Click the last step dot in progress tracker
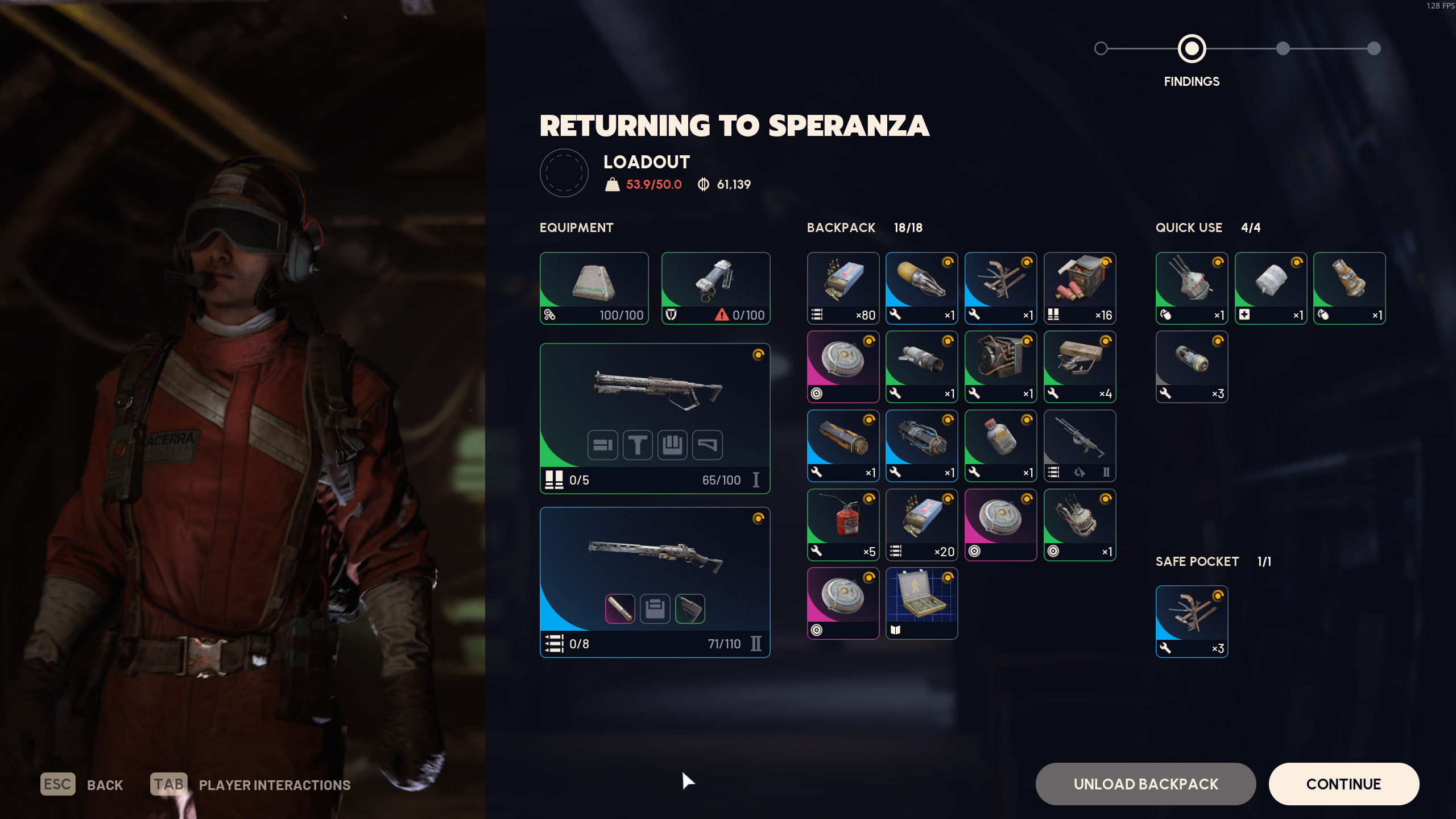1456x819 pixels. [1374, 48]
